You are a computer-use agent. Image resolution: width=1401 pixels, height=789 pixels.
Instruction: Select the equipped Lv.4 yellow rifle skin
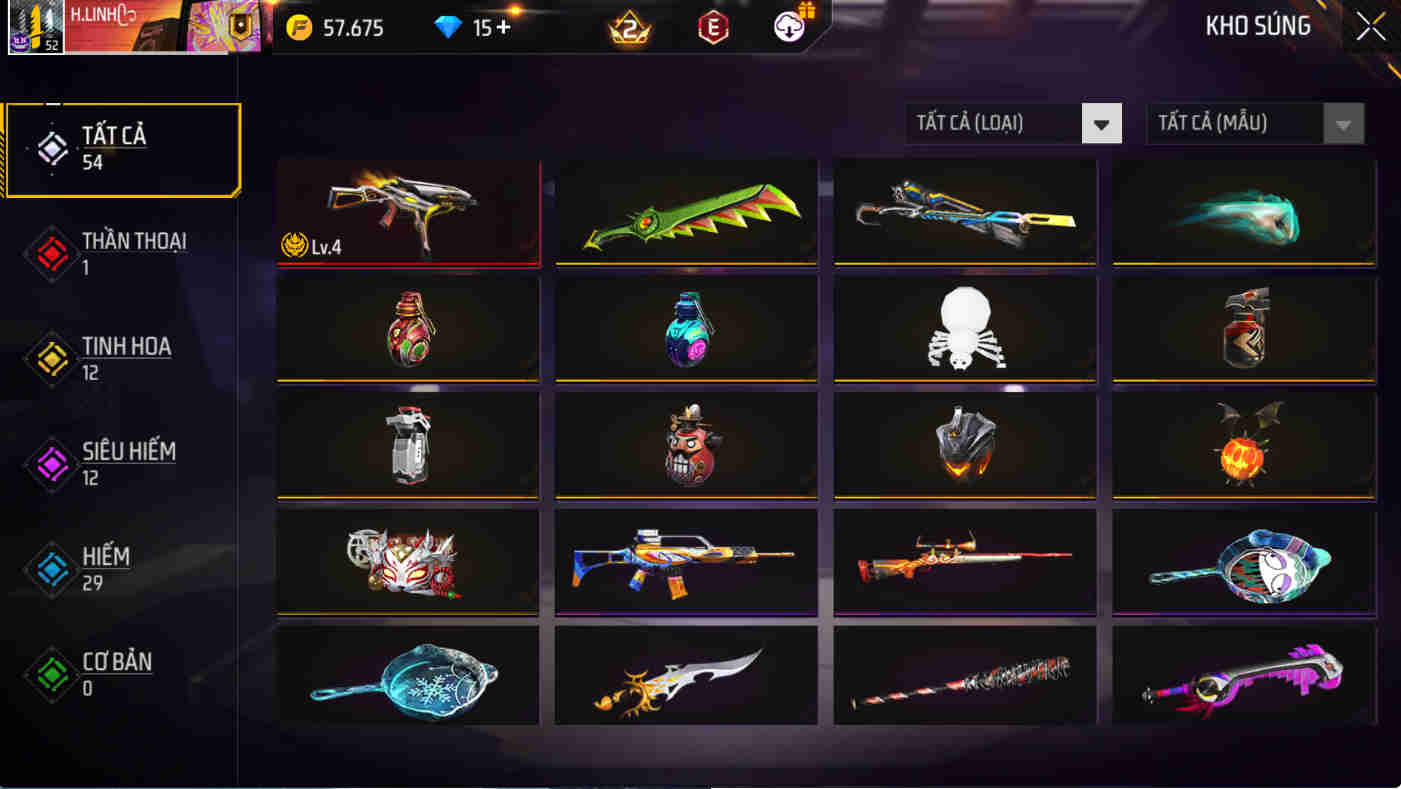408,211
